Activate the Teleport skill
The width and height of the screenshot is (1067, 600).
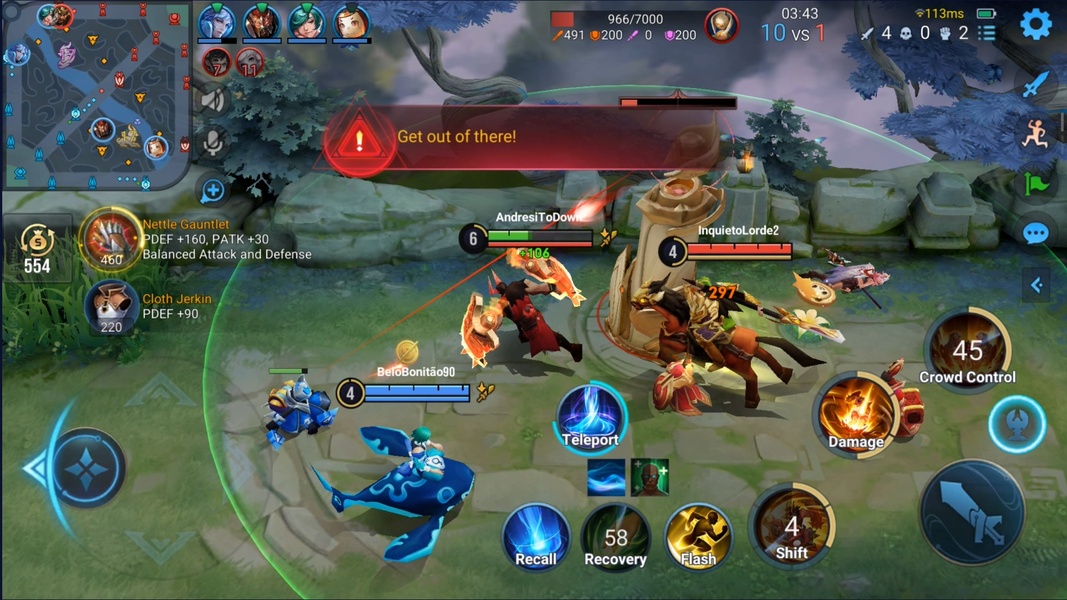pos(590,416)
